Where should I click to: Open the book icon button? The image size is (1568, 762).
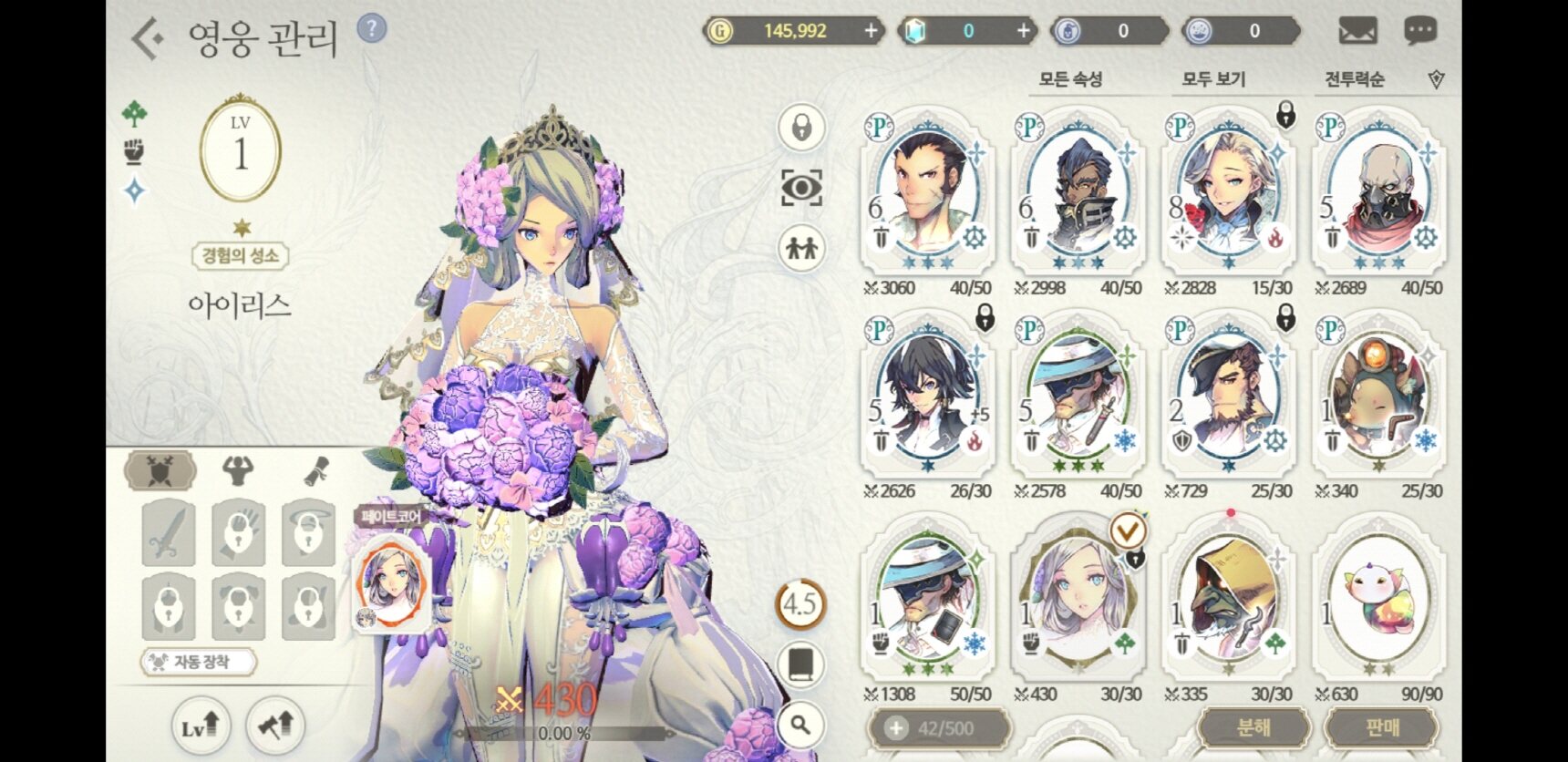pos(801,665)
